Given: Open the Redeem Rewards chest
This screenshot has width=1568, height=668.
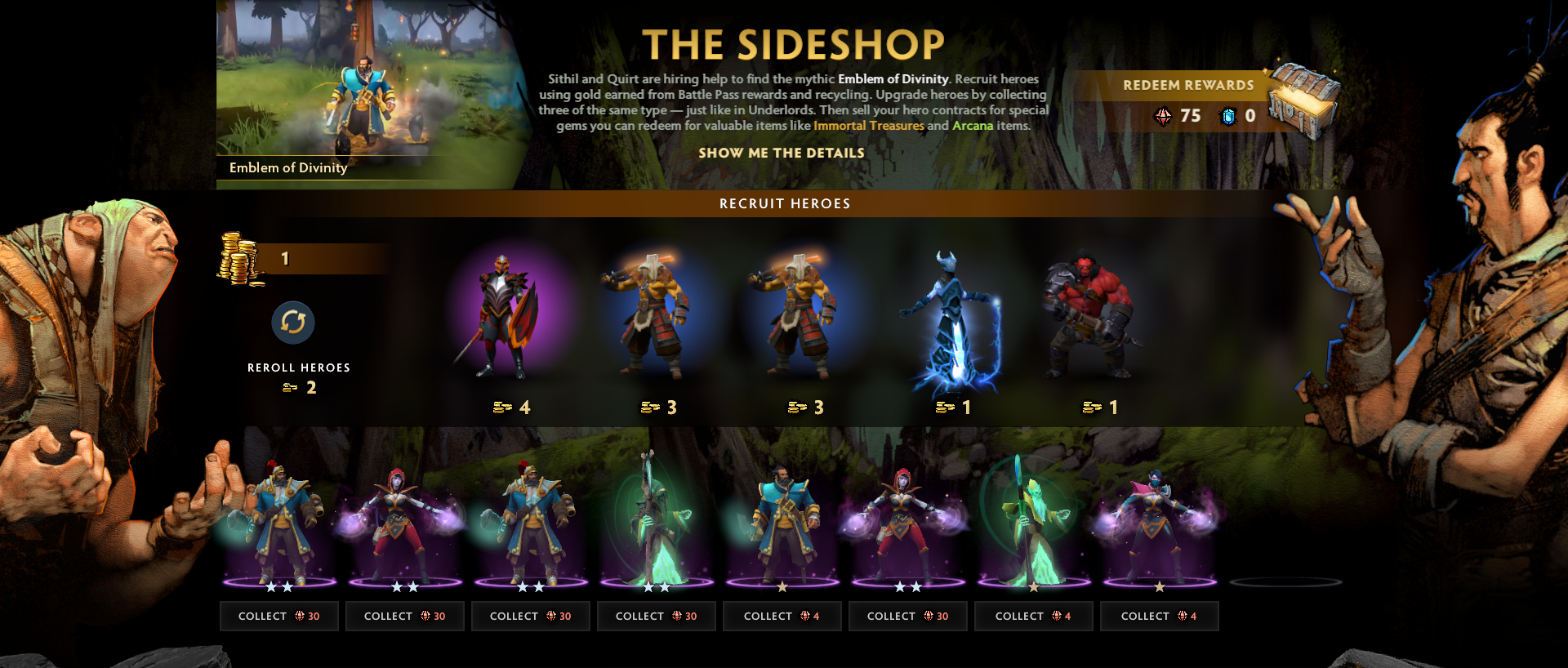Looking at the screenshot, I should 1303,102.
